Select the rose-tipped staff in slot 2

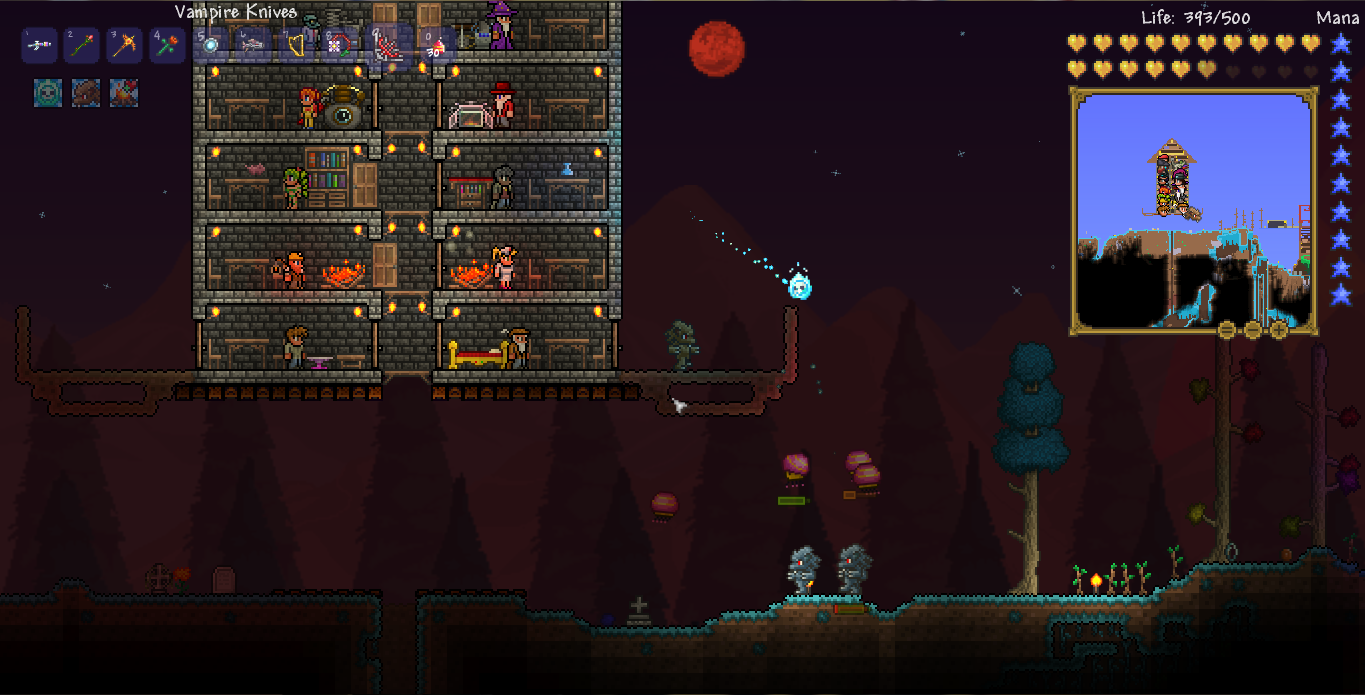(x=82, y=46)
